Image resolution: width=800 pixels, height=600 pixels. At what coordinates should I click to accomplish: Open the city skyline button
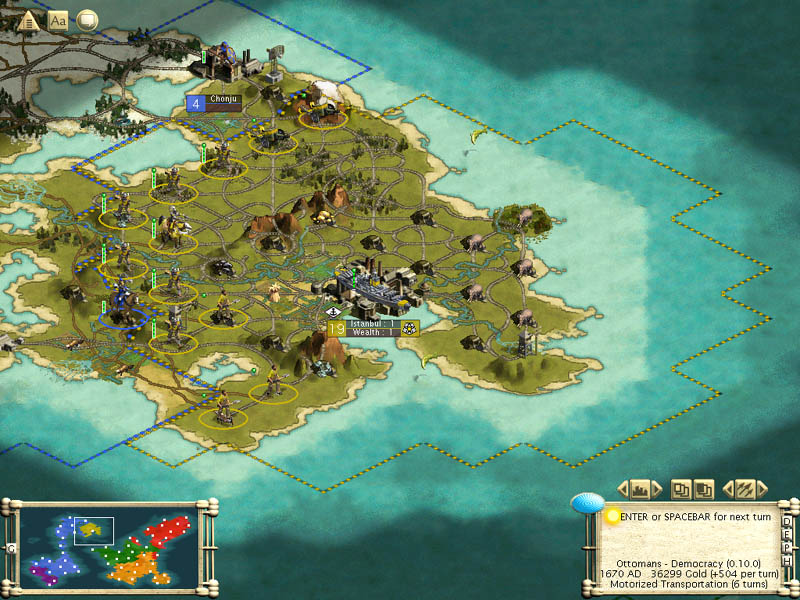640,489
